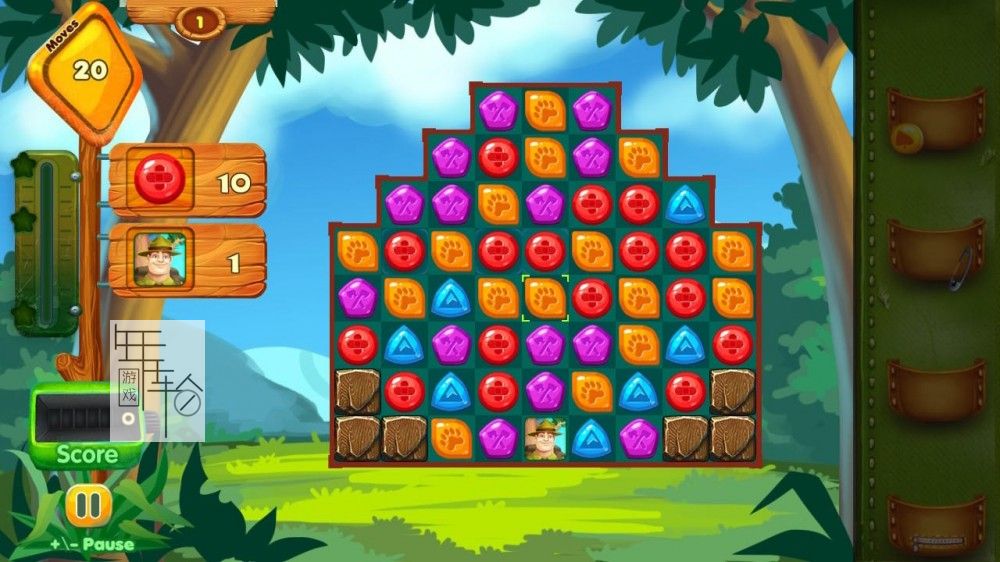Pick the blue triangle right of the explorer tile
This screenshot has height=562, width=1000.
tap(592, 439)
